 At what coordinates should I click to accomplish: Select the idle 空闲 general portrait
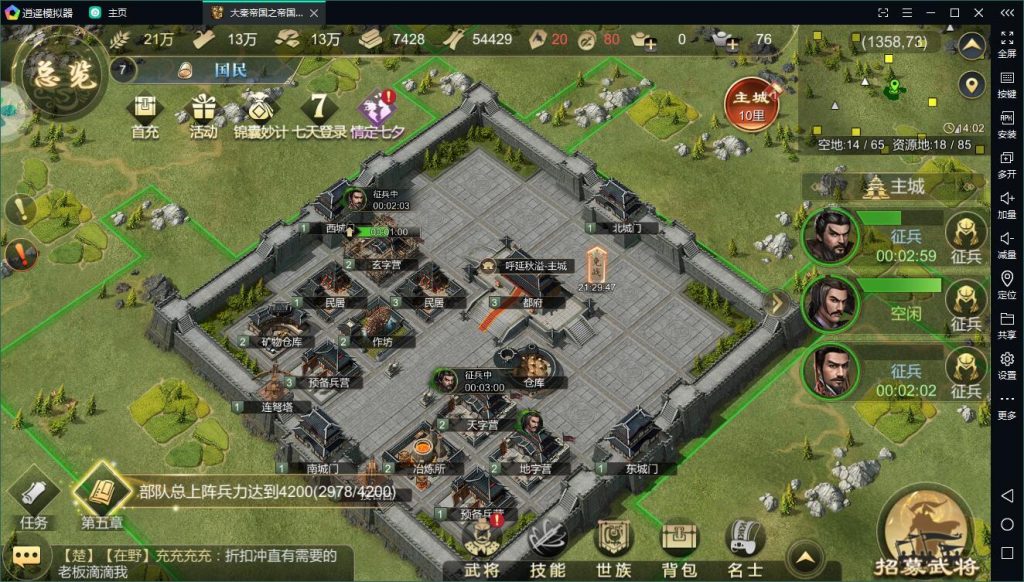click(x=829, y=303)
